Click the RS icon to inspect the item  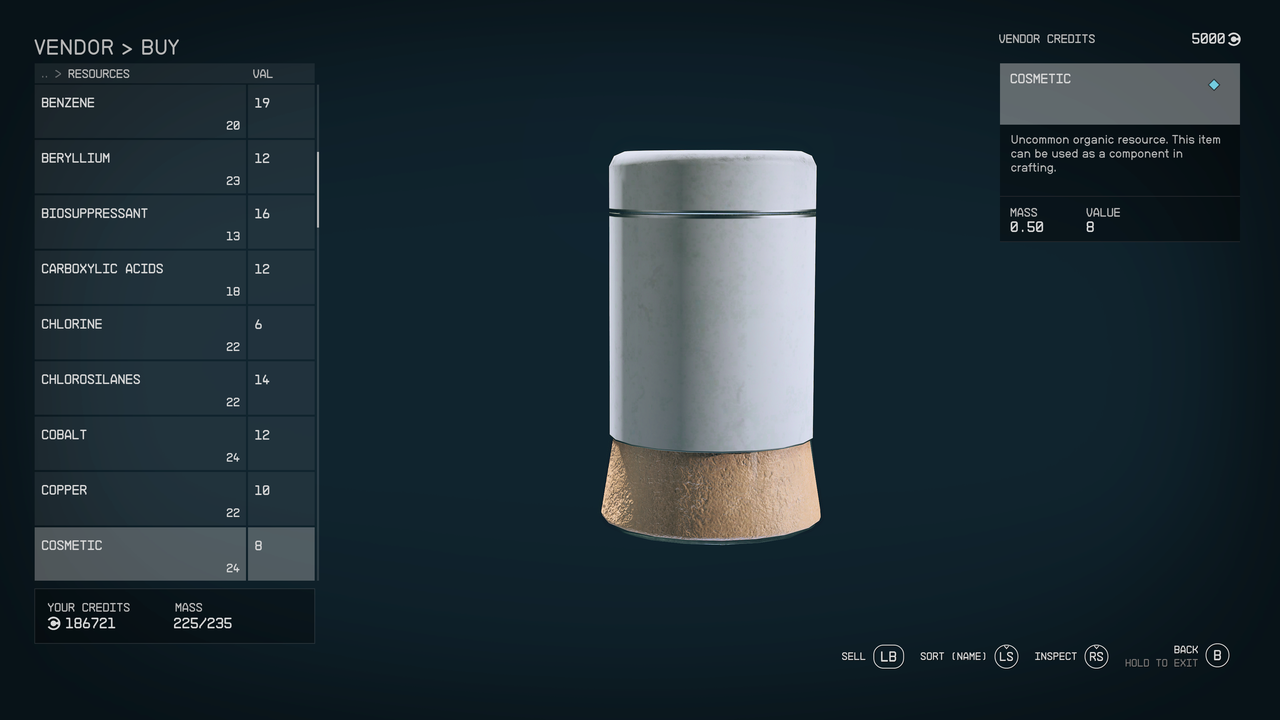click(1096, 656)
